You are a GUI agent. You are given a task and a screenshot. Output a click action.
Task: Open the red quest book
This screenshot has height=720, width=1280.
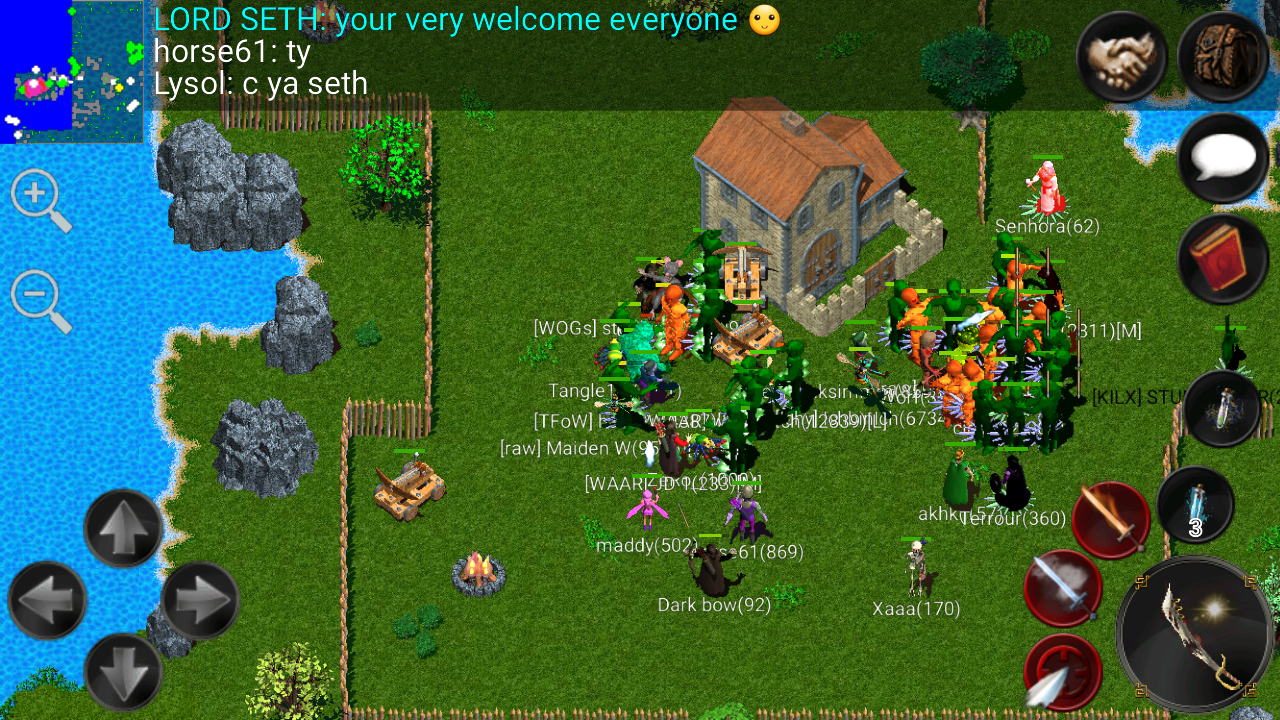1221,257
